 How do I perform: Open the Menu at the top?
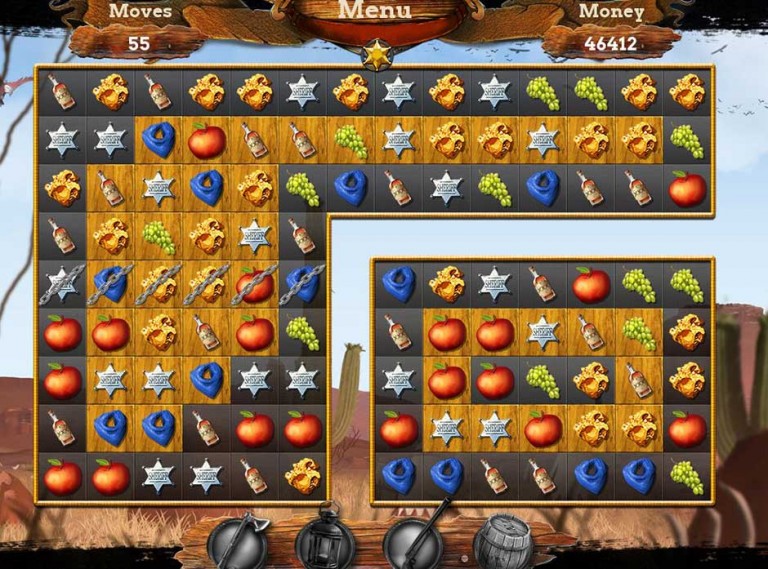coord(375,13)
